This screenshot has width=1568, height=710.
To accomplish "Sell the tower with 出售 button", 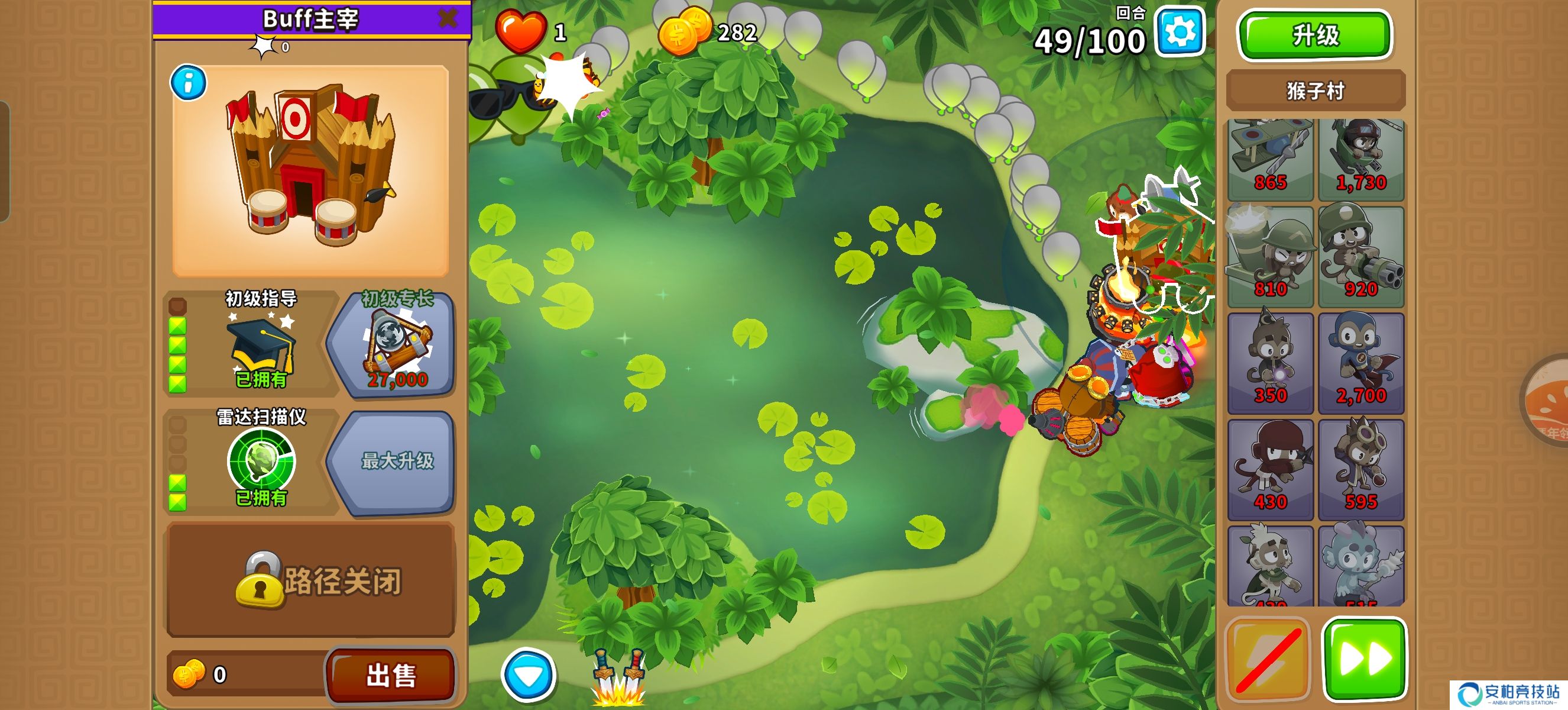I will pos(391,674).
